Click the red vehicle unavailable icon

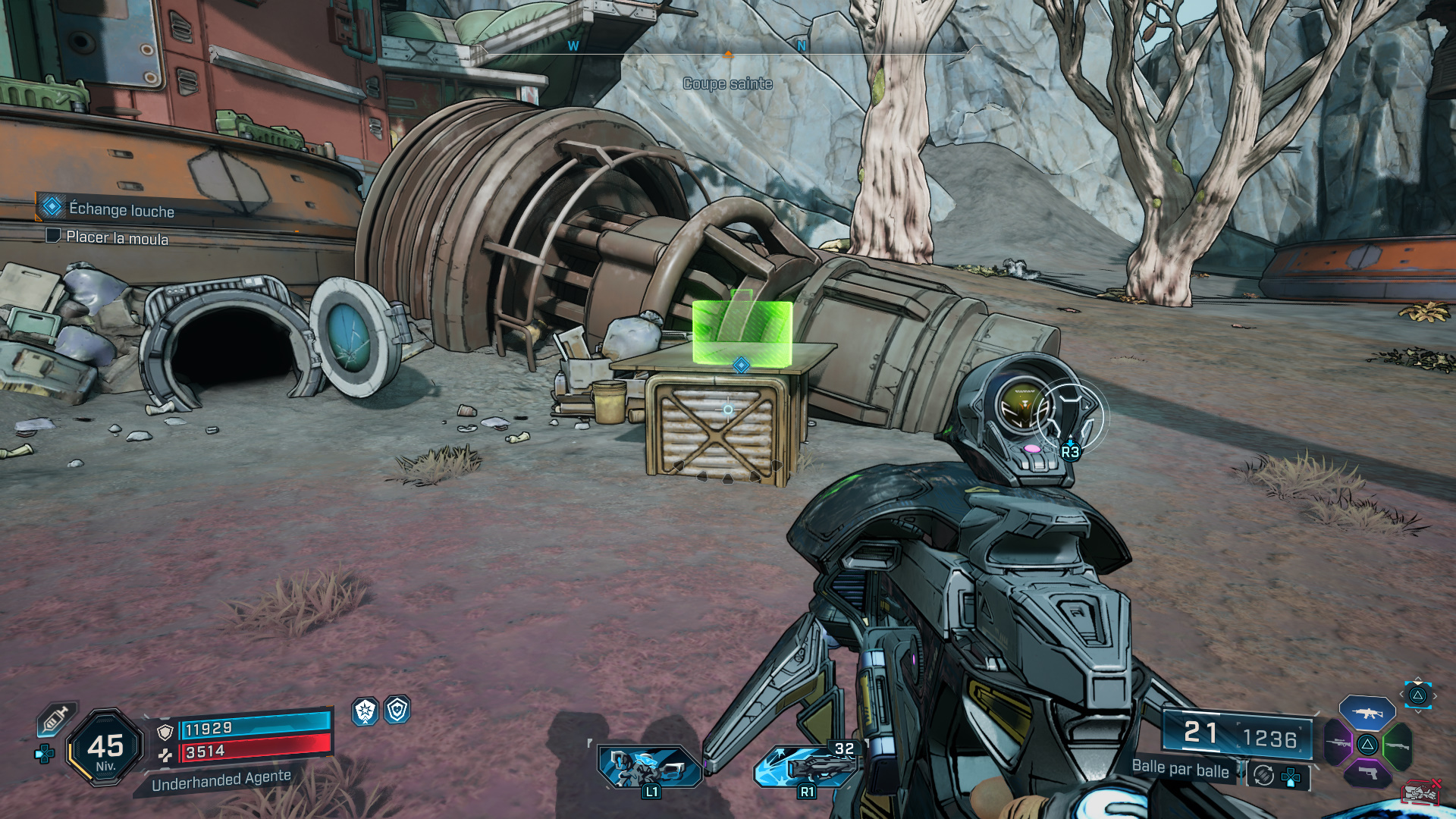click(1421, 792)
